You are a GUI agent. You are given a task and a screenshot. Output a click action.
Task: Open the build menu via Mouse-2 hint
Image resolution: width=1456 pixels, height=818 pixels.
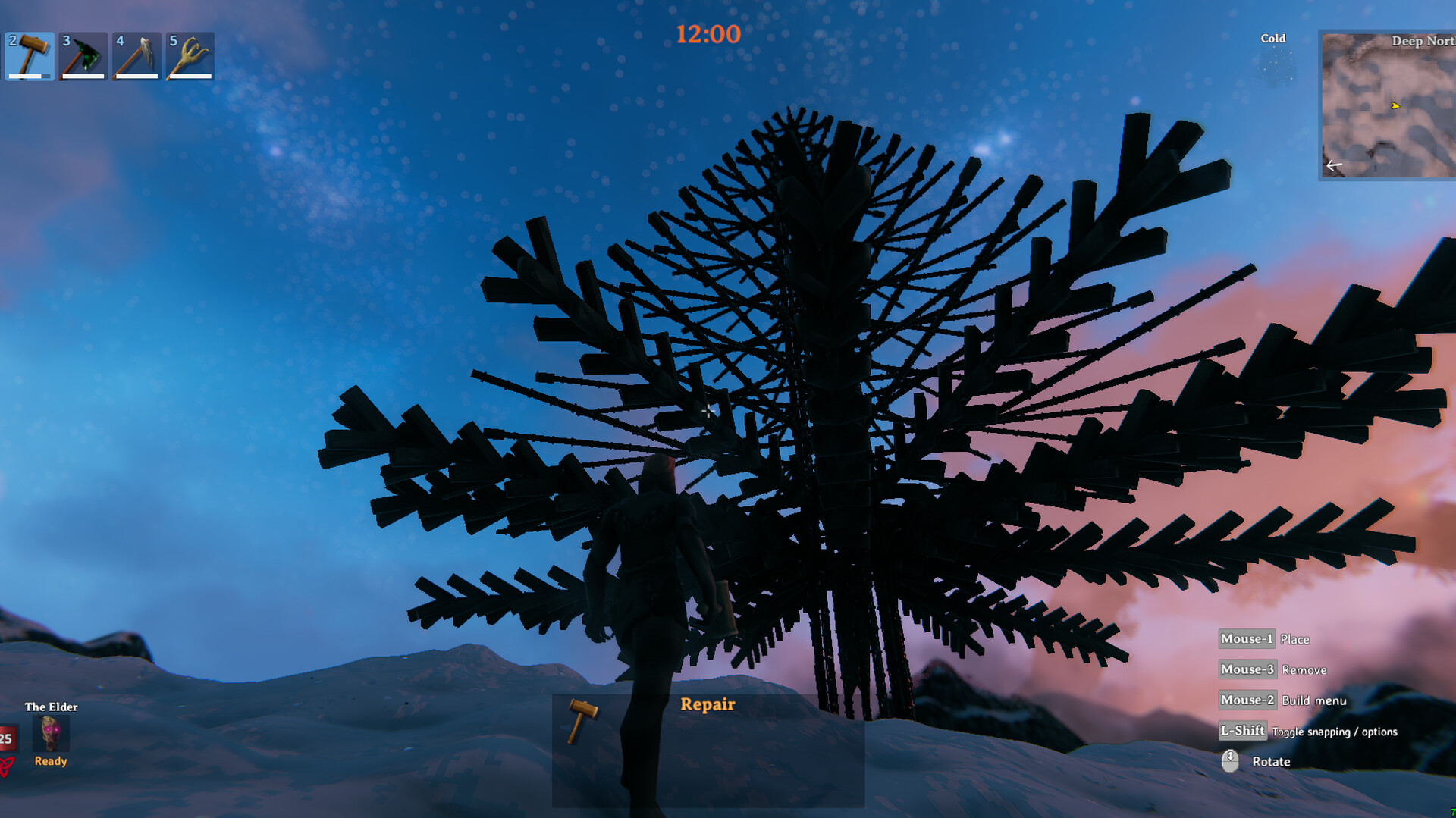[1246, 700]
